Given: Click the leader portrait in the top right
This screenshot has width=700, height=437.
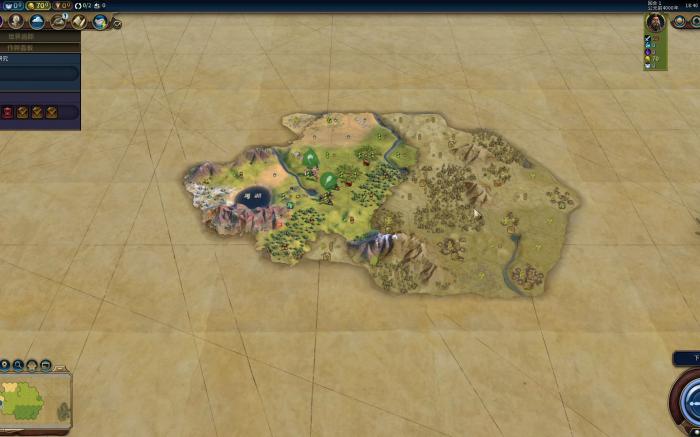Looking at the screenshot, I should click(654, 22).
